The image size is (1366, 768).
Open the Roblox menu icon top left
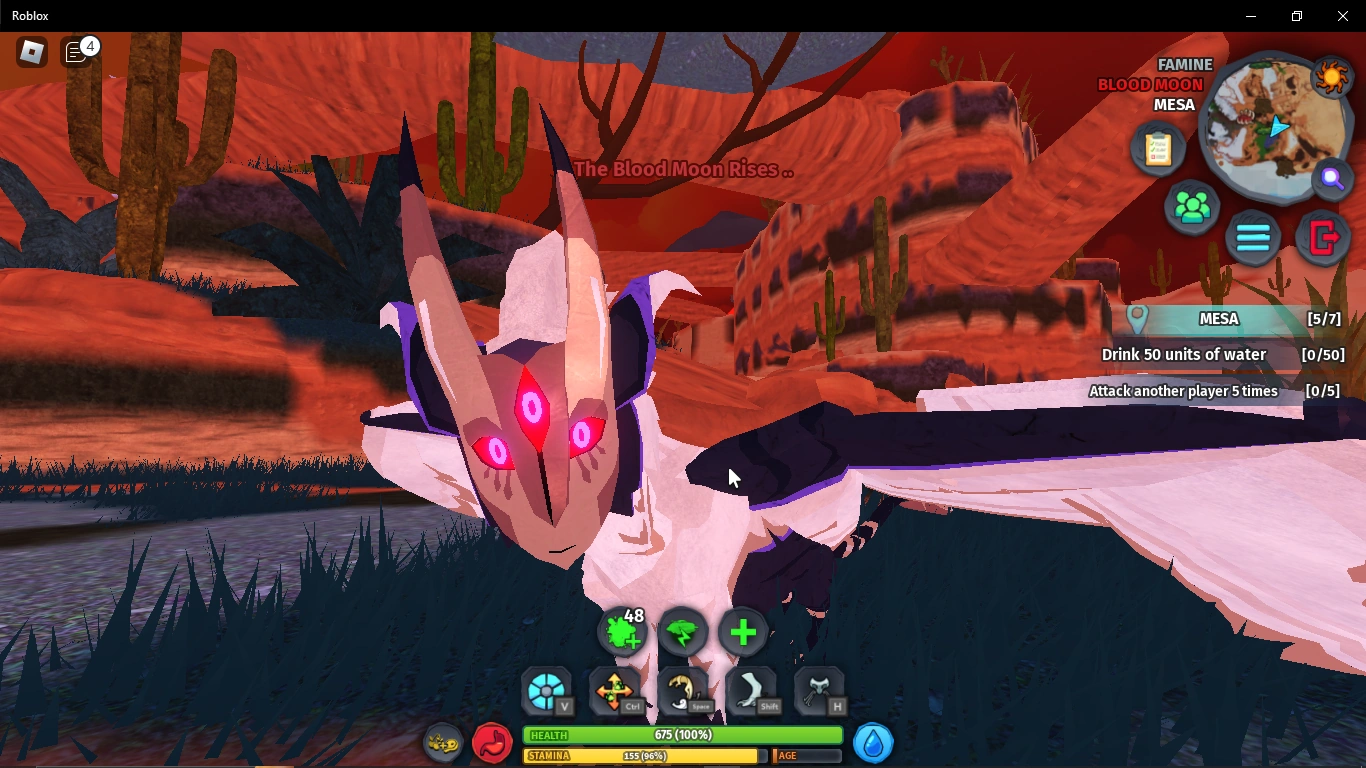click(29, 52)
